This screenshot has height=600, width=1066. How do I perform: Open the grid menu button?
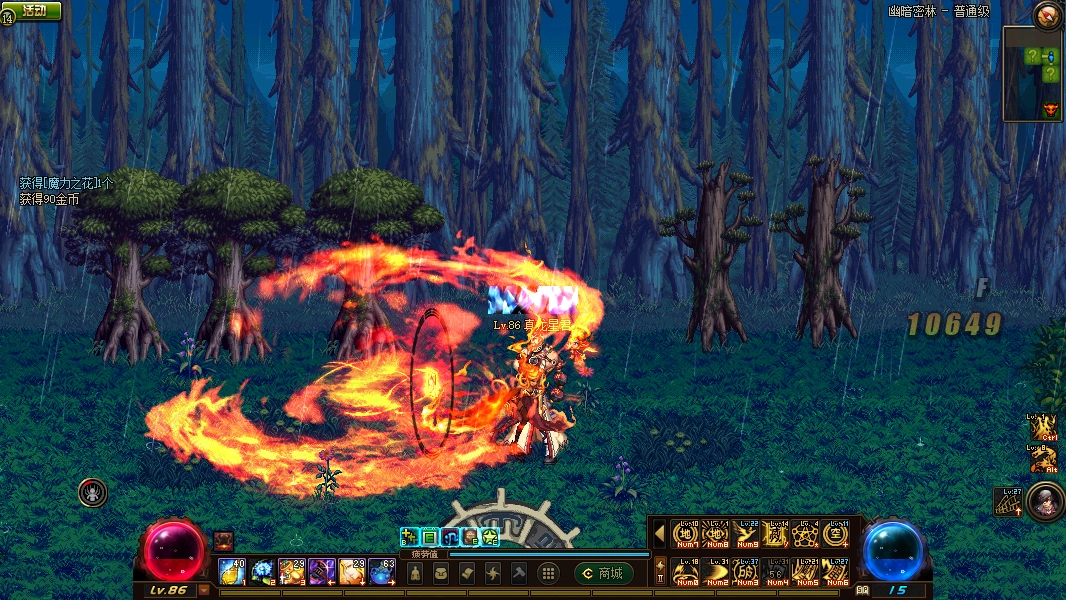547,573
